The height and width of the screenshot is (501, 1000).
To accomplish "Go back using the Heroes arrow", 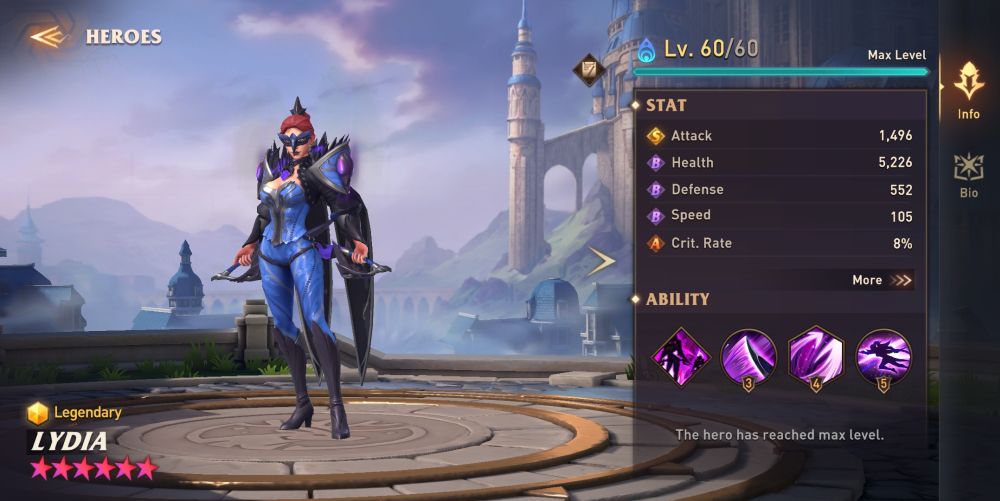I will [47, 37].
